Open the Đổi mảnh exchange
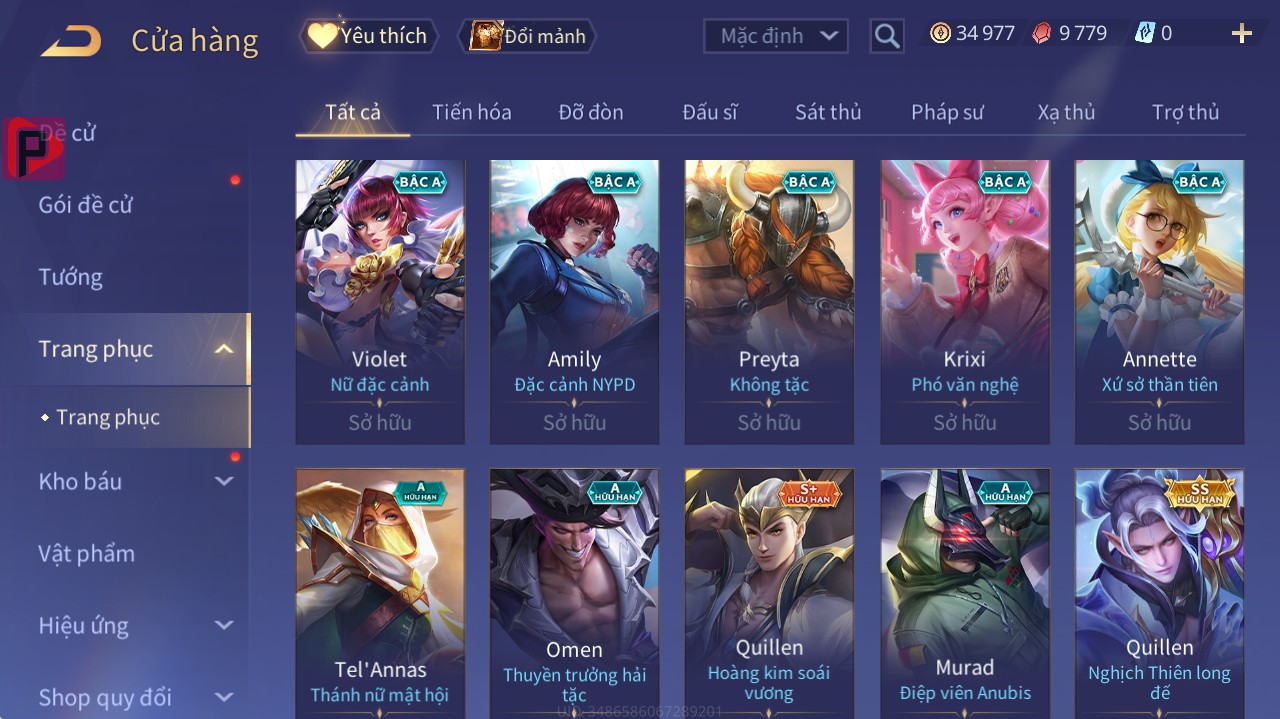This screenshot has height=719, width=1280. click(x=528, y=36)
